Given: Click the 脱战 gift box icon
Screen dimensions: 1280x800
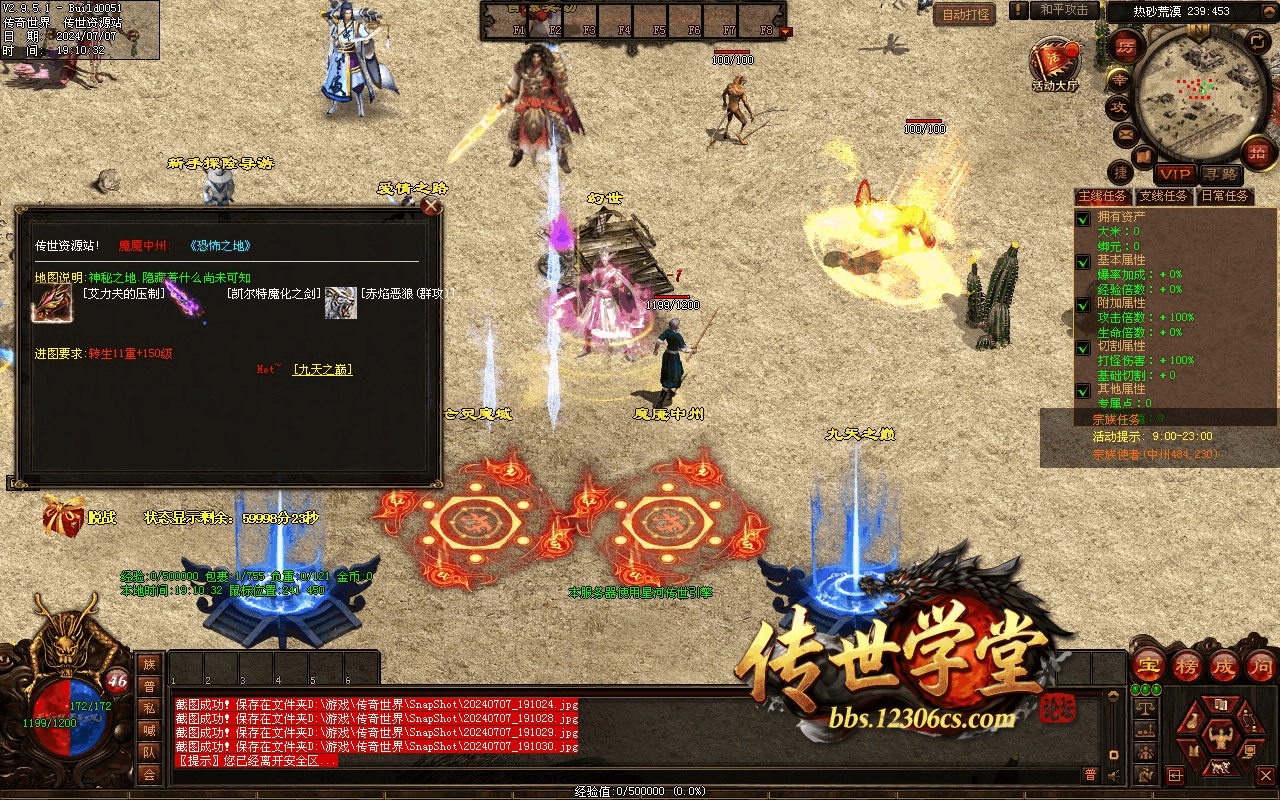Looking at the screenshot, I should click(x=62, y=517).
